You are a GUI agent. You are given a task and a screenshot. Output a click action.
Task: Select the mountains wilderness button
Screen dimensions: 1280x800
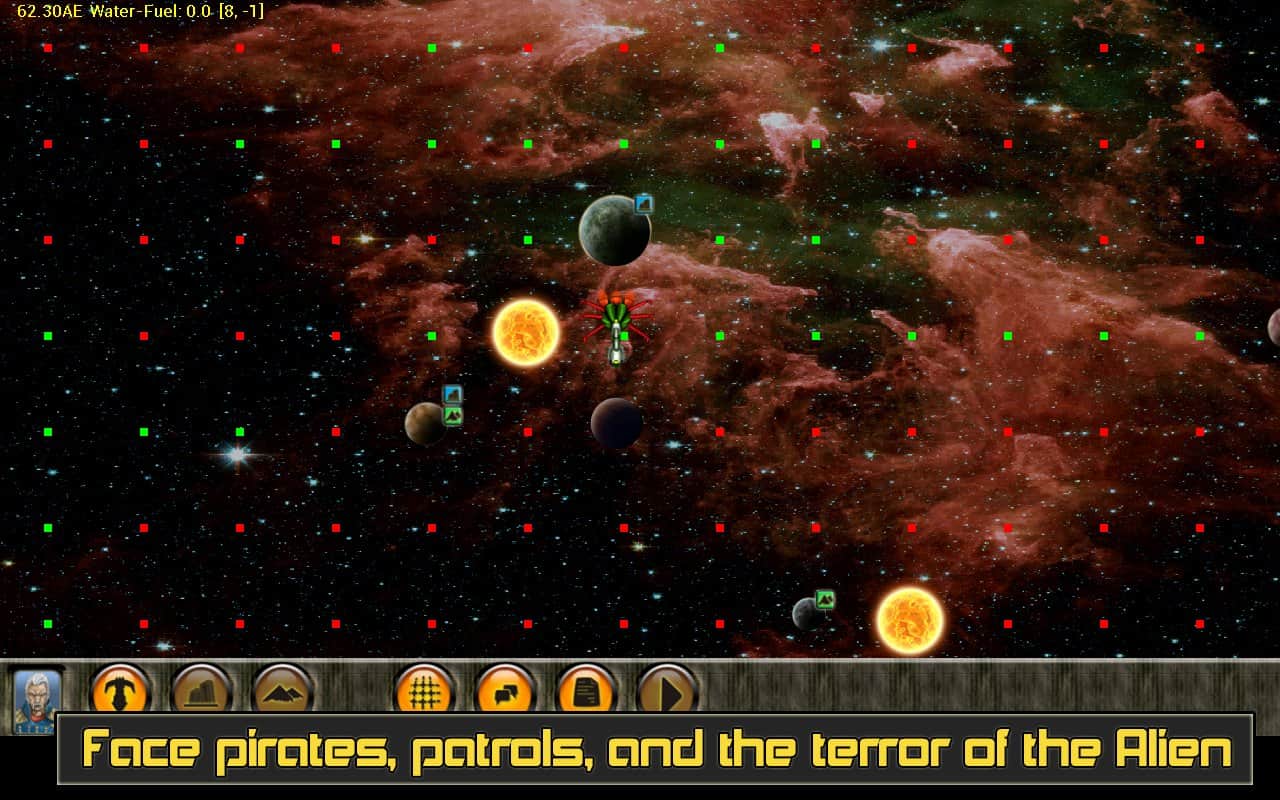tap(283, 691)
